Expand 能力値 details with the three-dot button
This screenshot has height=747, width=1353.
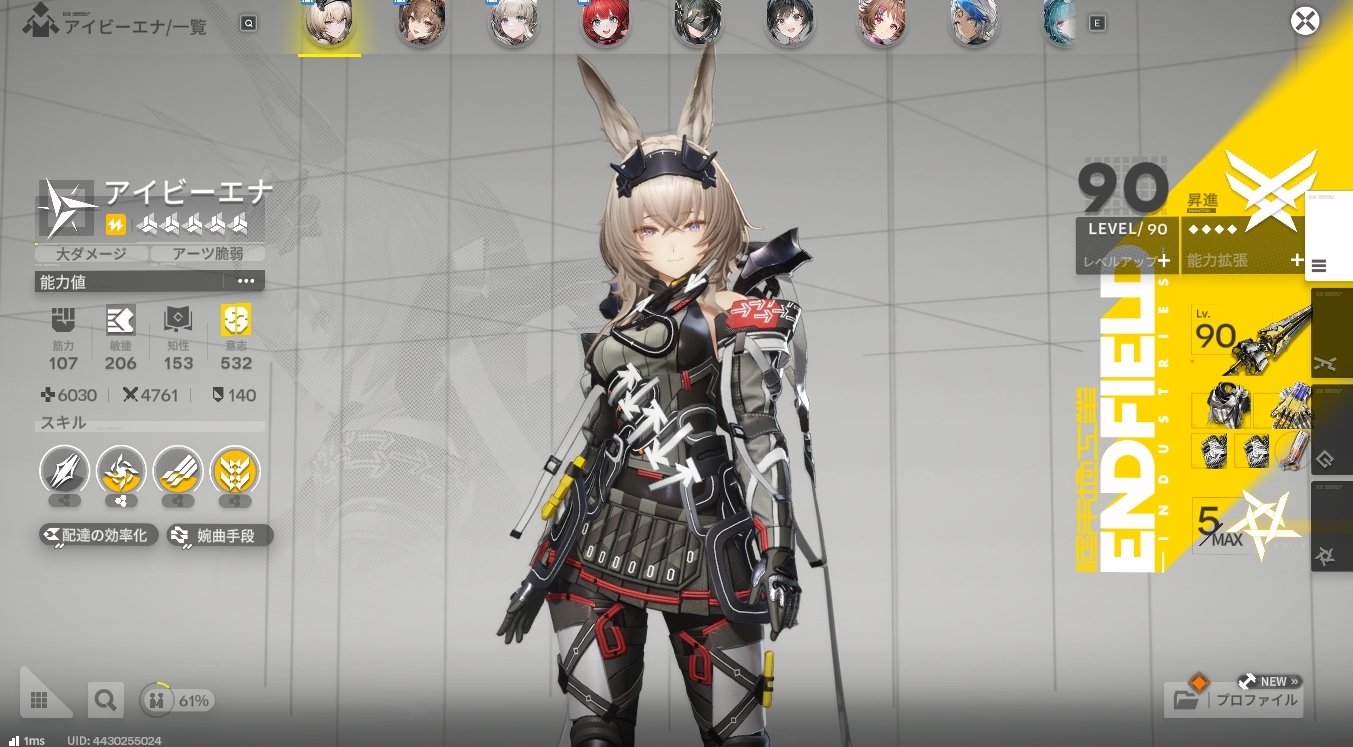click(246, 282)
